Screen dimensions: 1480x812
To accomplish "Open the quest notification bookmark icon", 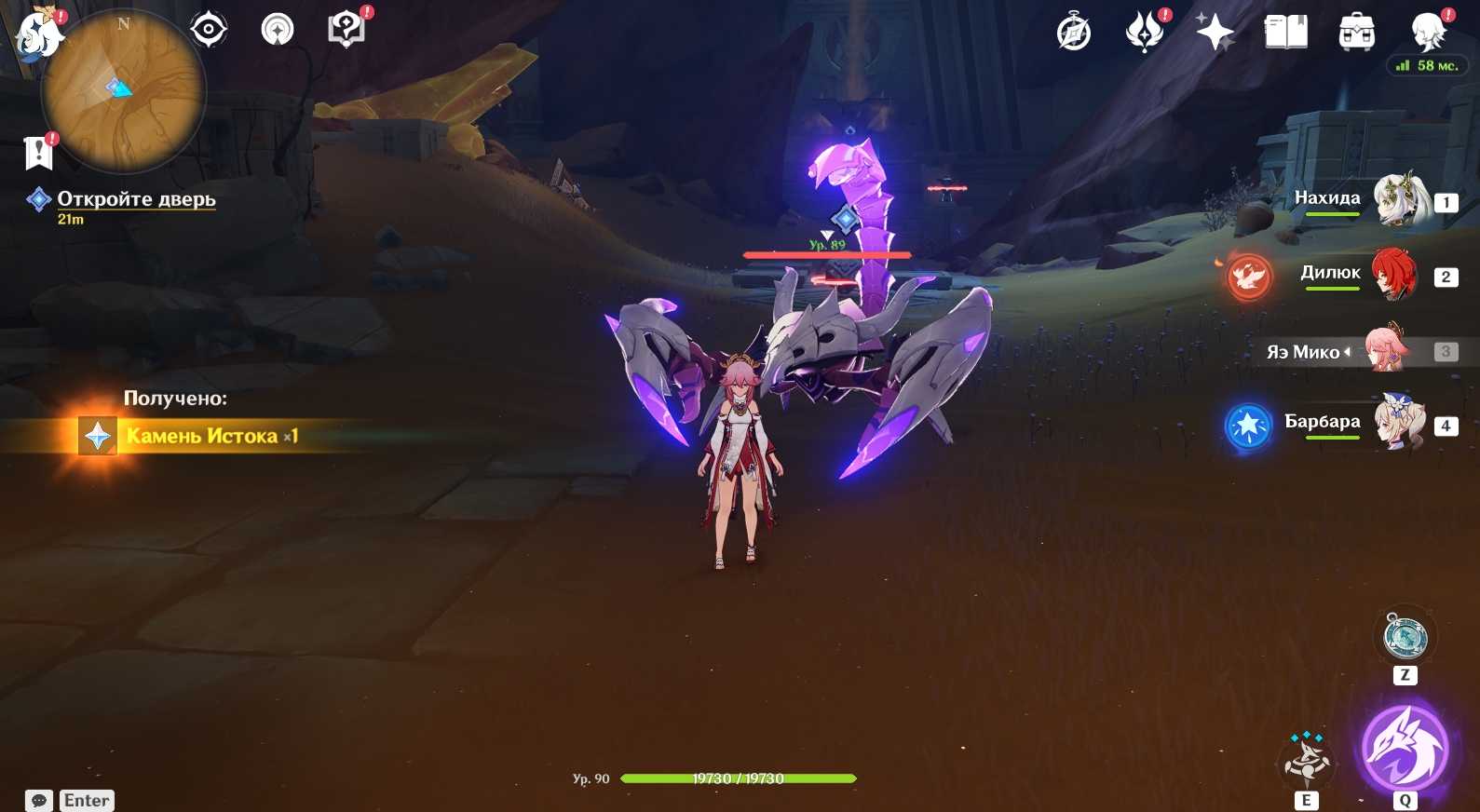I will click(x=39, y=153).
